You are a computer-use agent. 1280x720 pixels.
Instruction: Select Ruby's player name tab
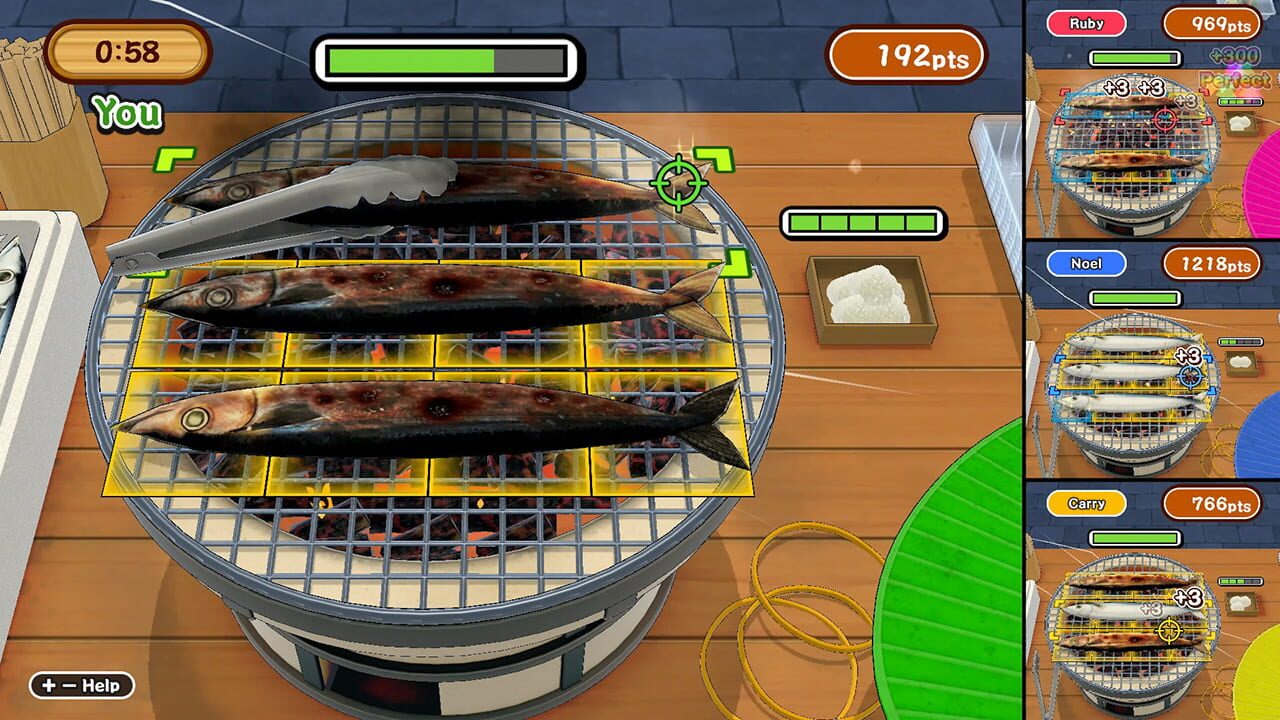coord(1086,23)
